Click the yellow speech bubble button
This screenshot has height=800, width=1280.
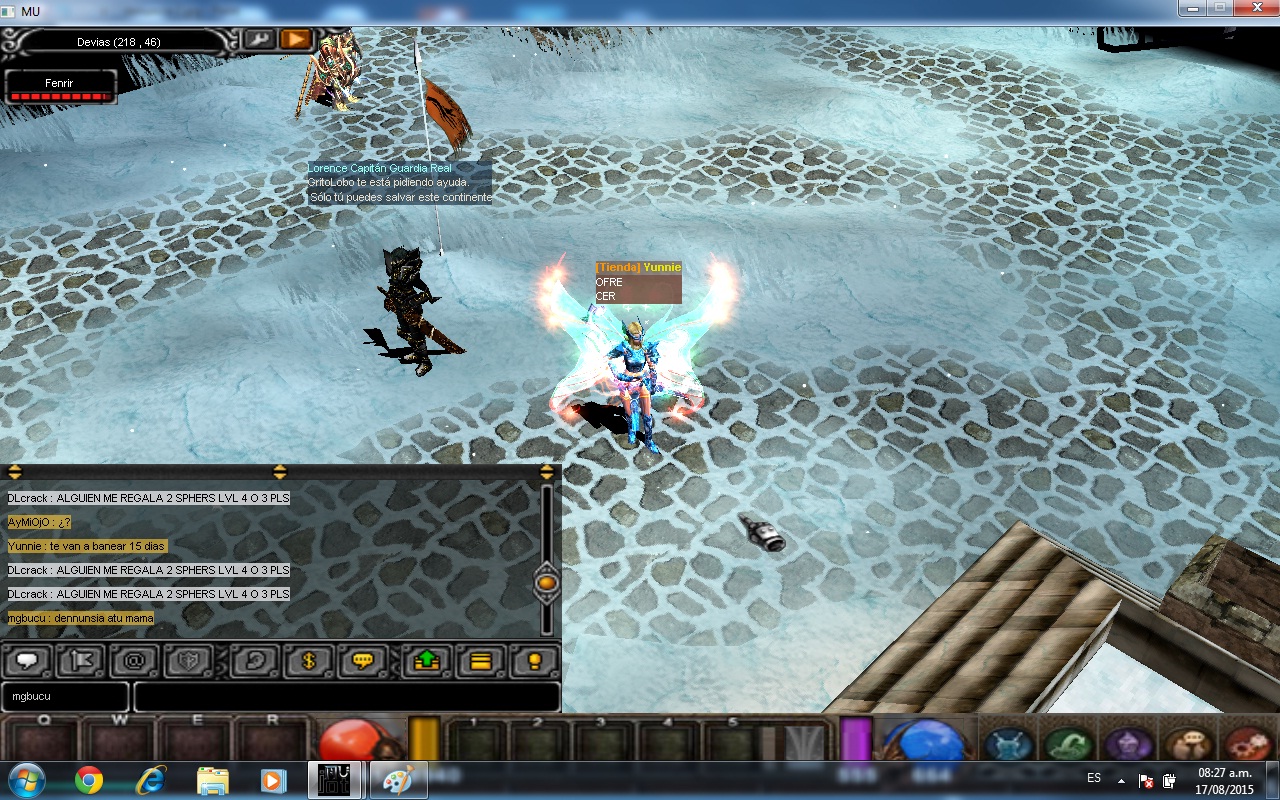point(362,661)
